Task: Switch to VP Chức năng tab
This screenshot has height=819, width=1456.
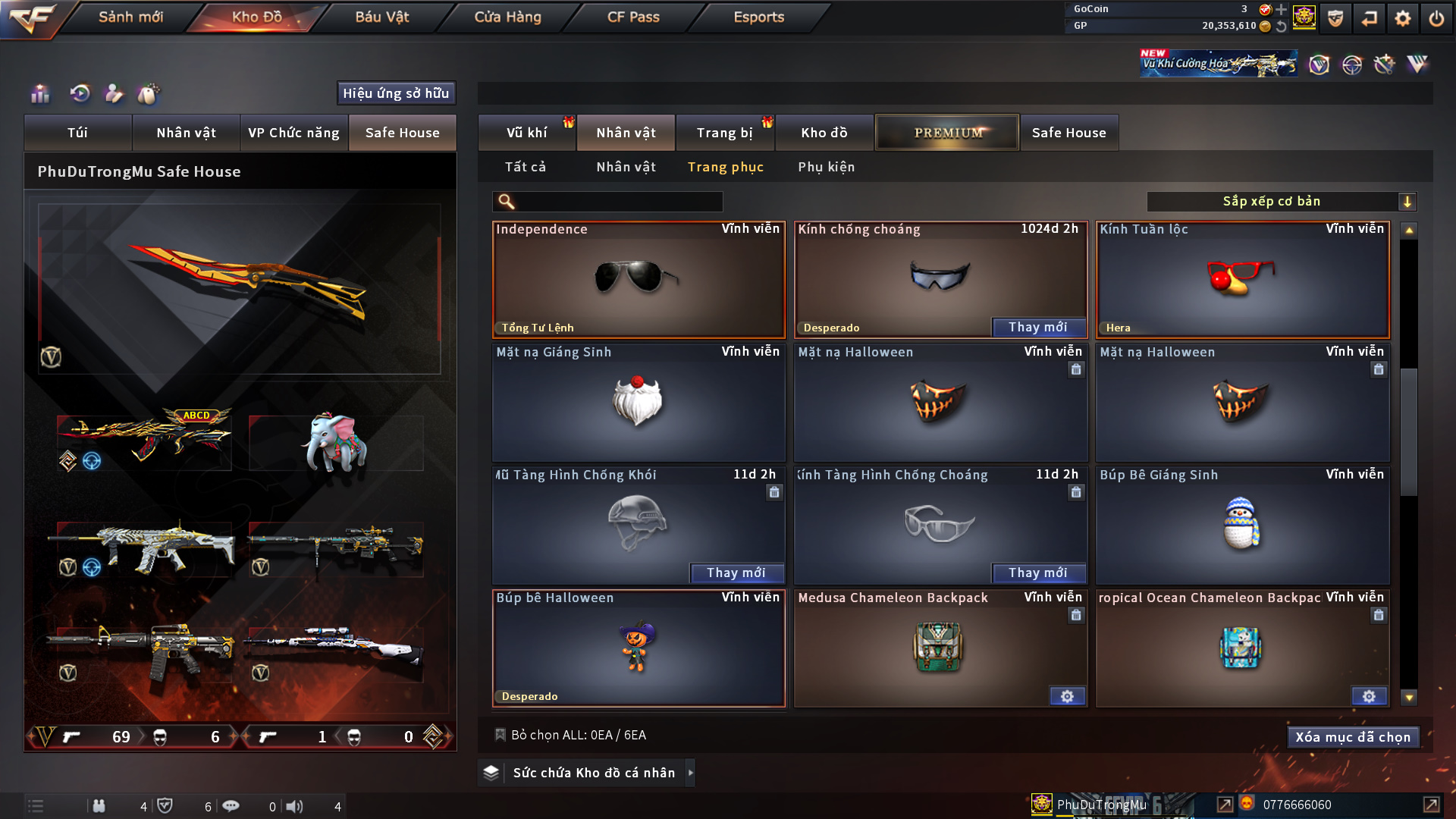Action: pos(293,133)
